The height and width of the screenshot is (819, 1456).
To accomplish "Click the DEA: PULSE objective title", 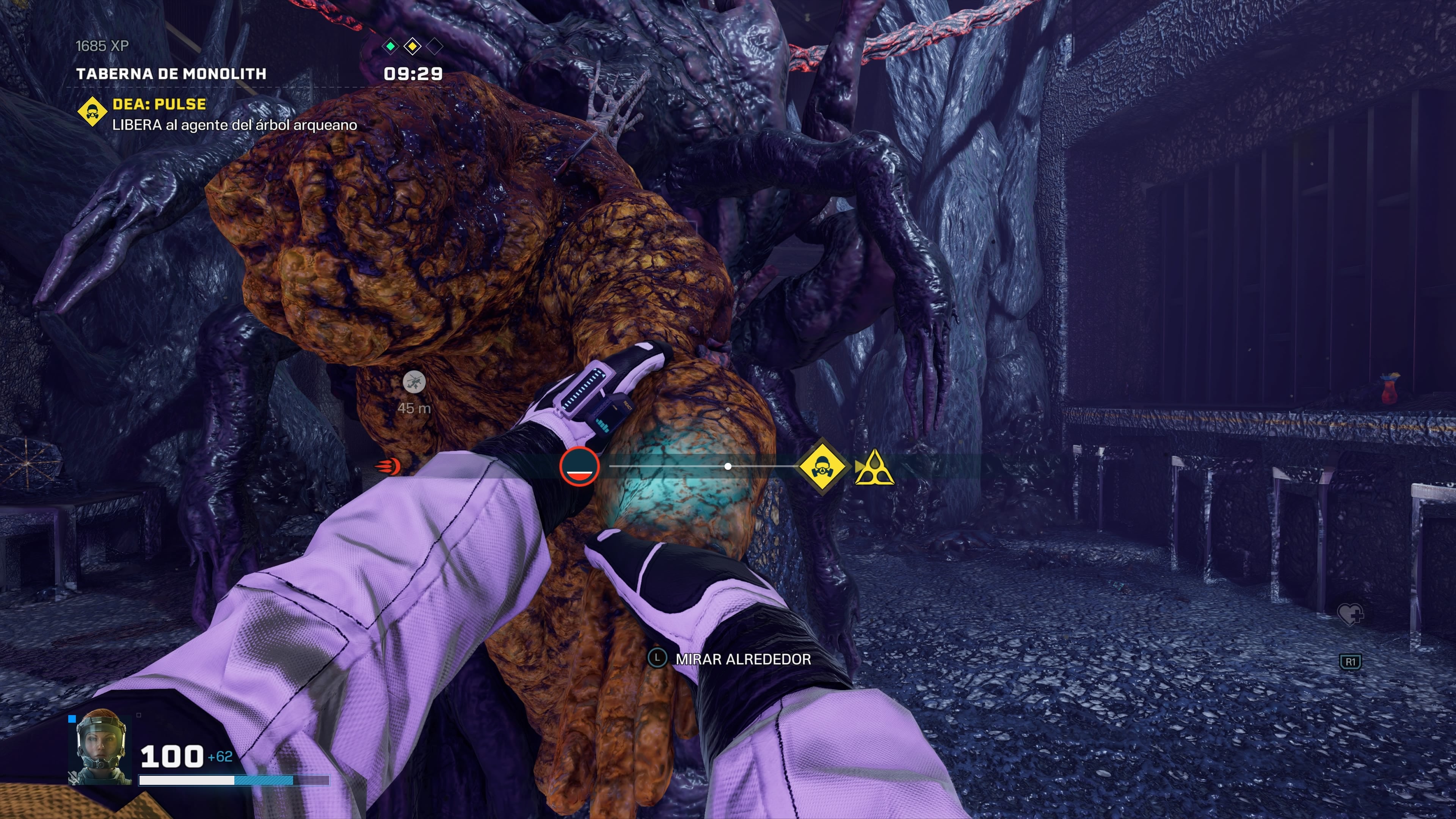I will coord(159,104).
